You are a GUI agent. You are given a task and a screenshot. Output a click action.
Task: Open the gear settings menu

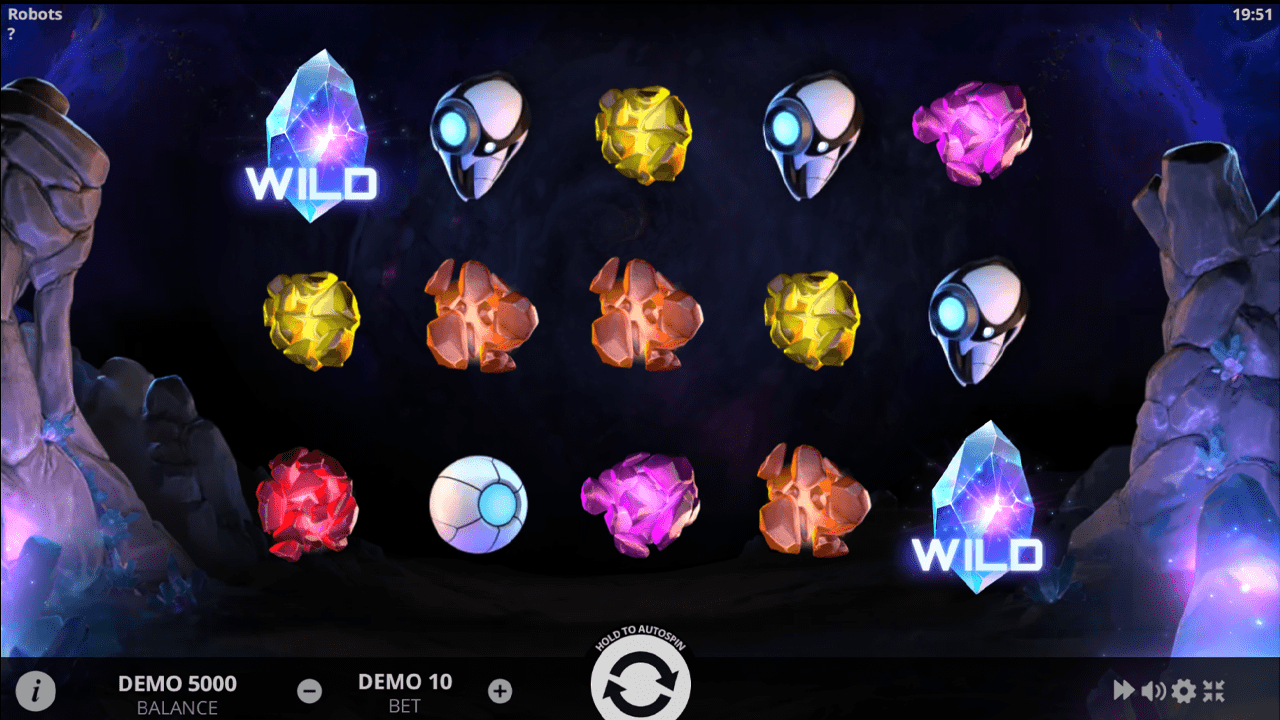pyautogui.click(x=1184, y=690)
